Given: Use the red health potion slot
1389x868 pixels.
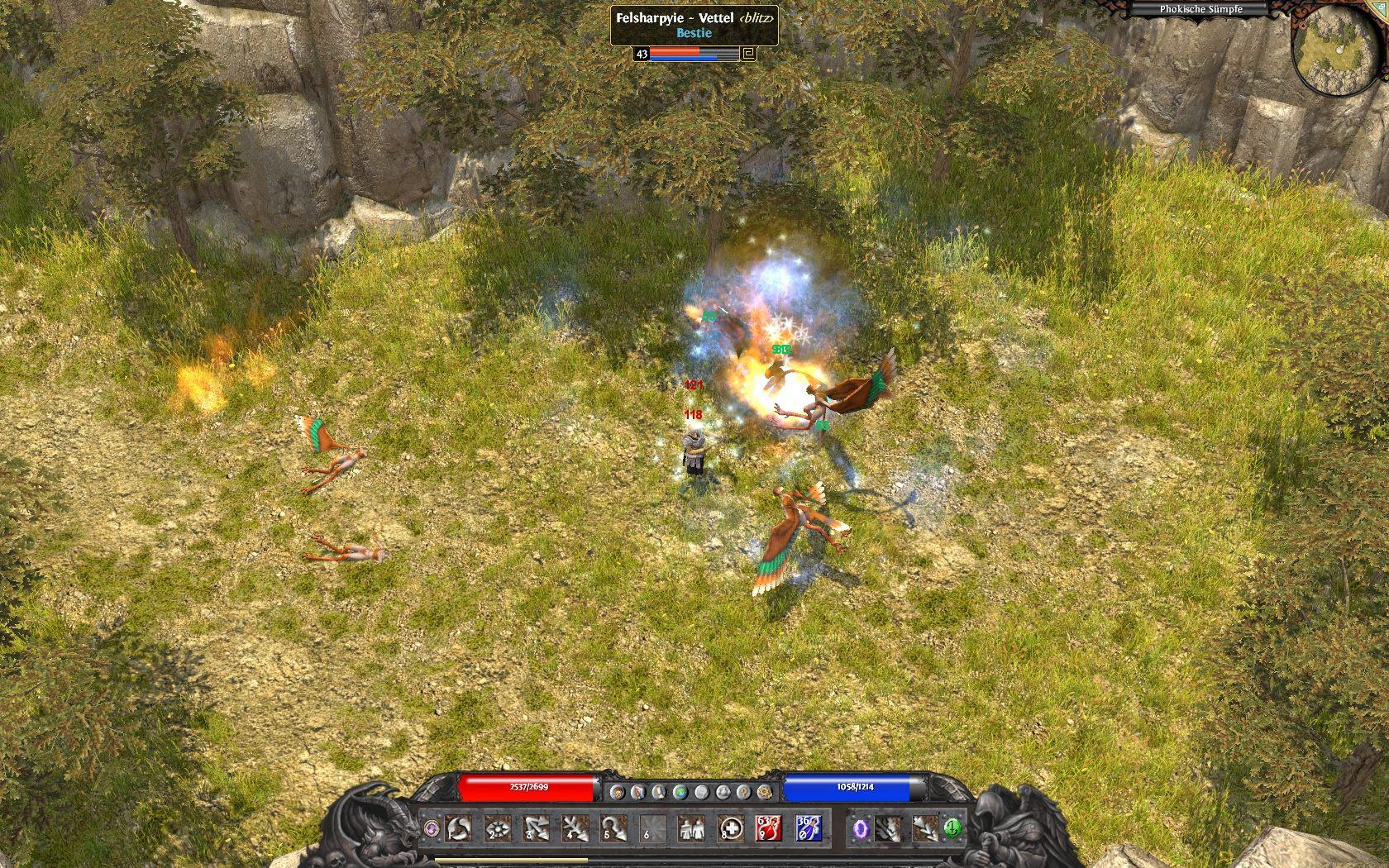Looking at the screenshot, I should point(767,827).
